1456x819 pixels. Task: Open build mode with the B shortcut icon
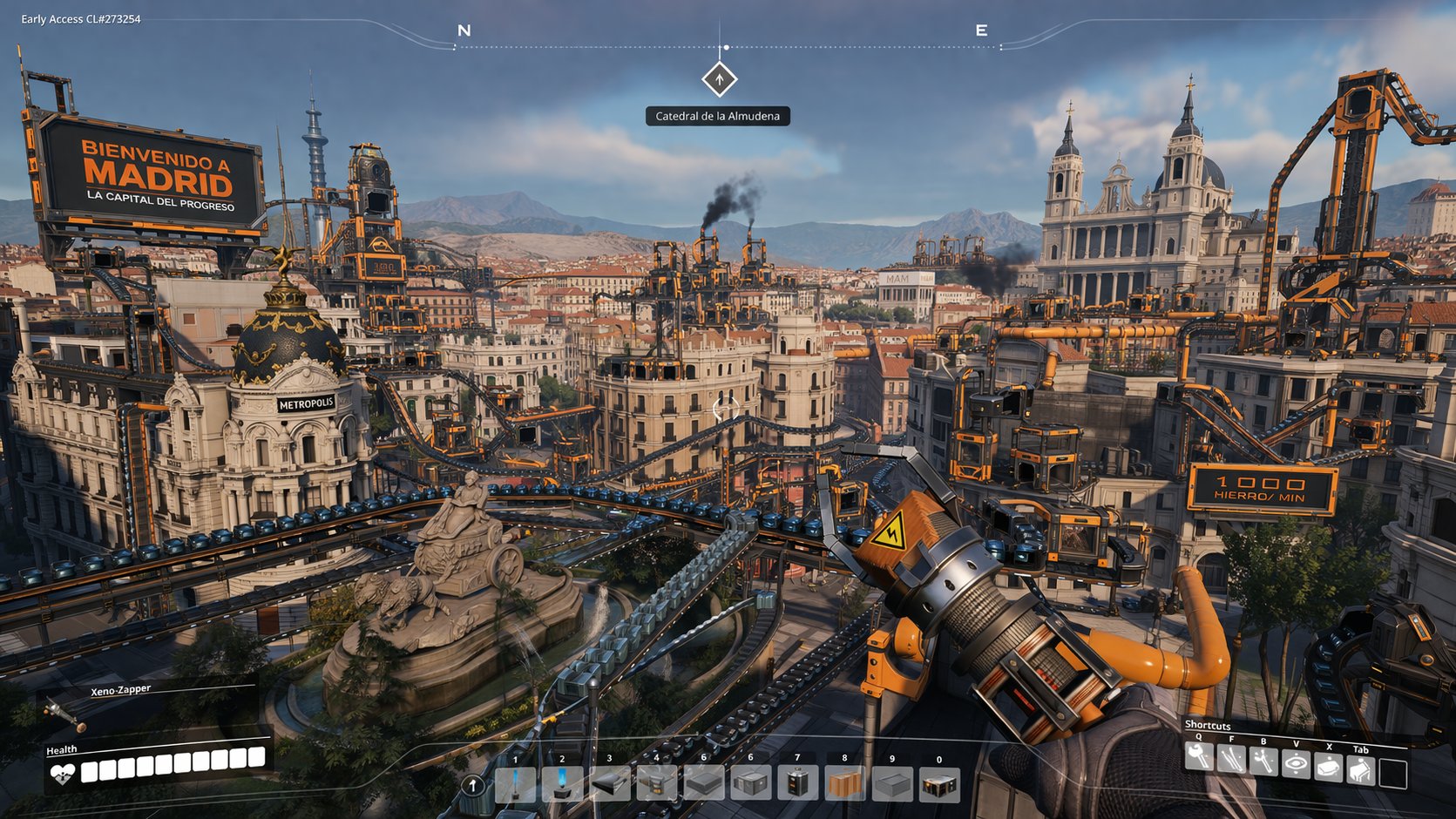(x=1263, y=761)
